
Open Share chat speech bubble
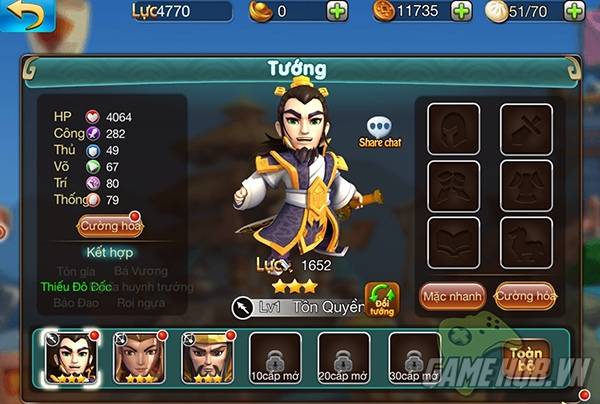coord(379,132)
